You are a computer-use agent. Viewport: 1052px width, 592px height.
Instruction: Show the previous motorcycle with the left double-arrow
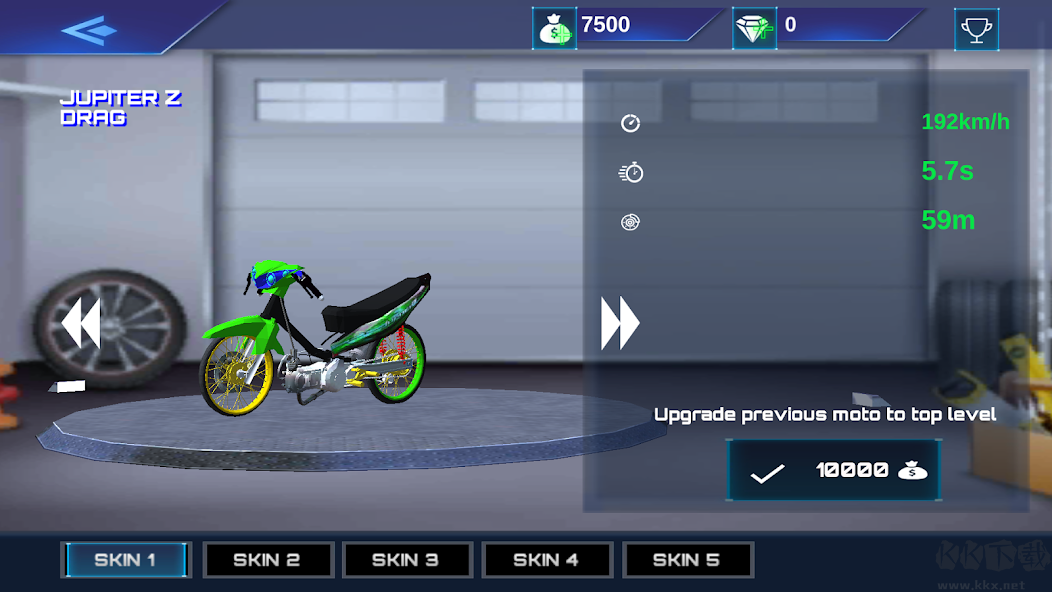tap(80, 325)
